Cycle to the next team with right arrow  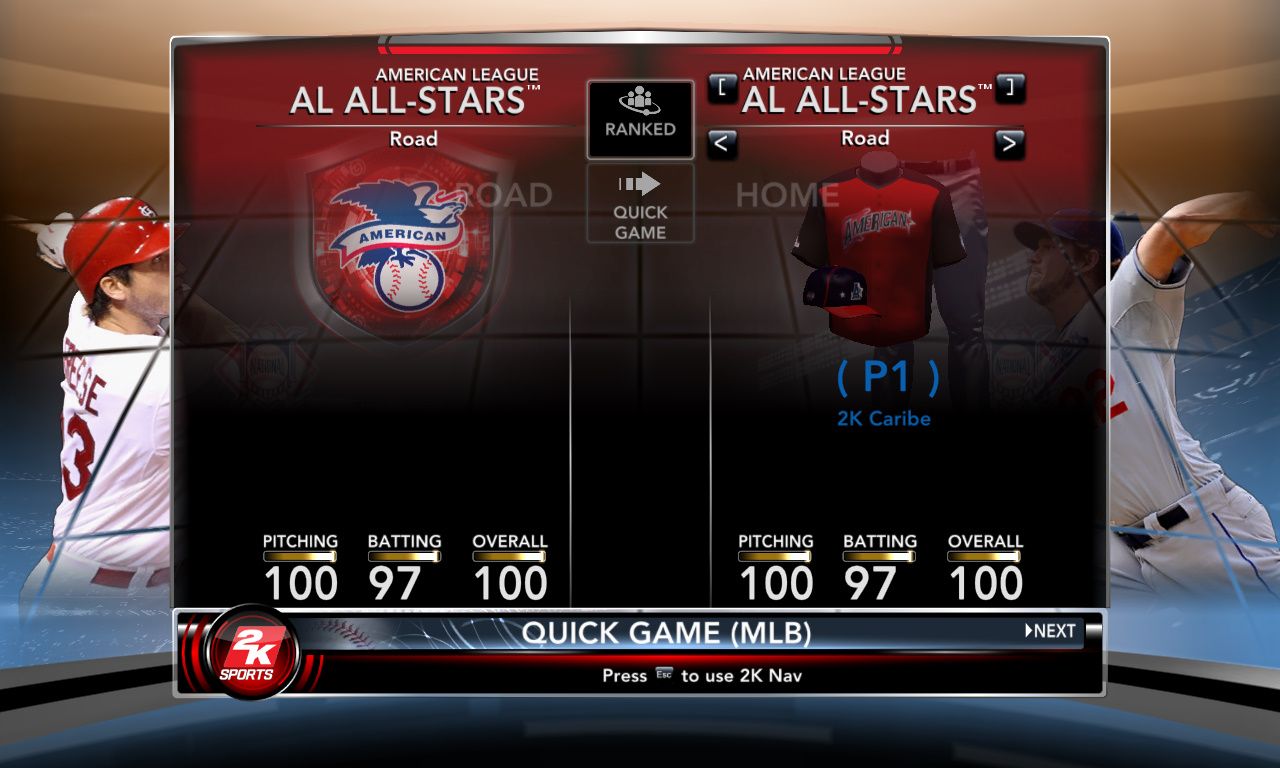[x=1010, y=144]
